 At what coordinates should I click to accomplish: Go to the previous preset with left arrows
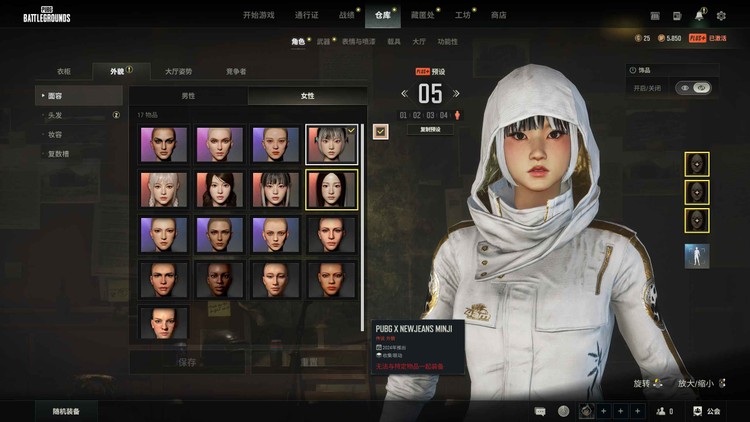[405, 94]
